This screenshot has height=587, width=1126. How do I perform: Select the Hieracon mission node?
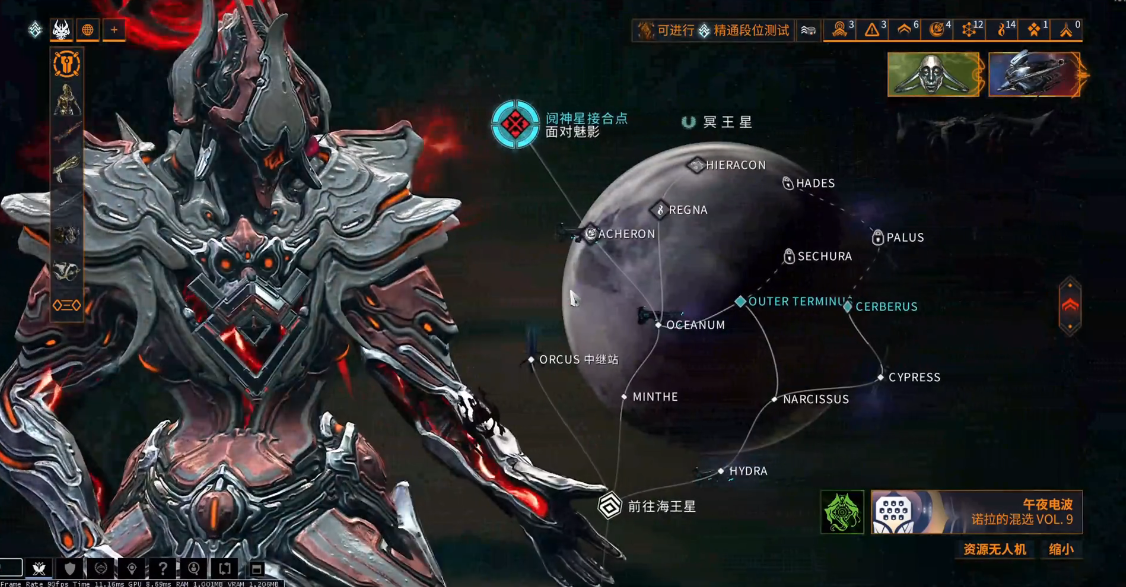pyautogui.click(x=697, y=165)
